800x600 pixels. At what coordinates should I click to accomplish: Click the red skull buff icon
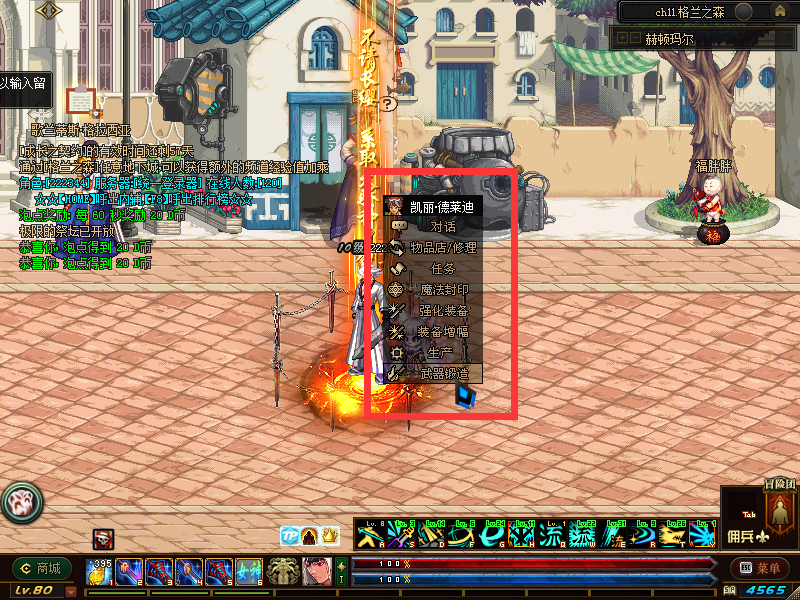104,539
